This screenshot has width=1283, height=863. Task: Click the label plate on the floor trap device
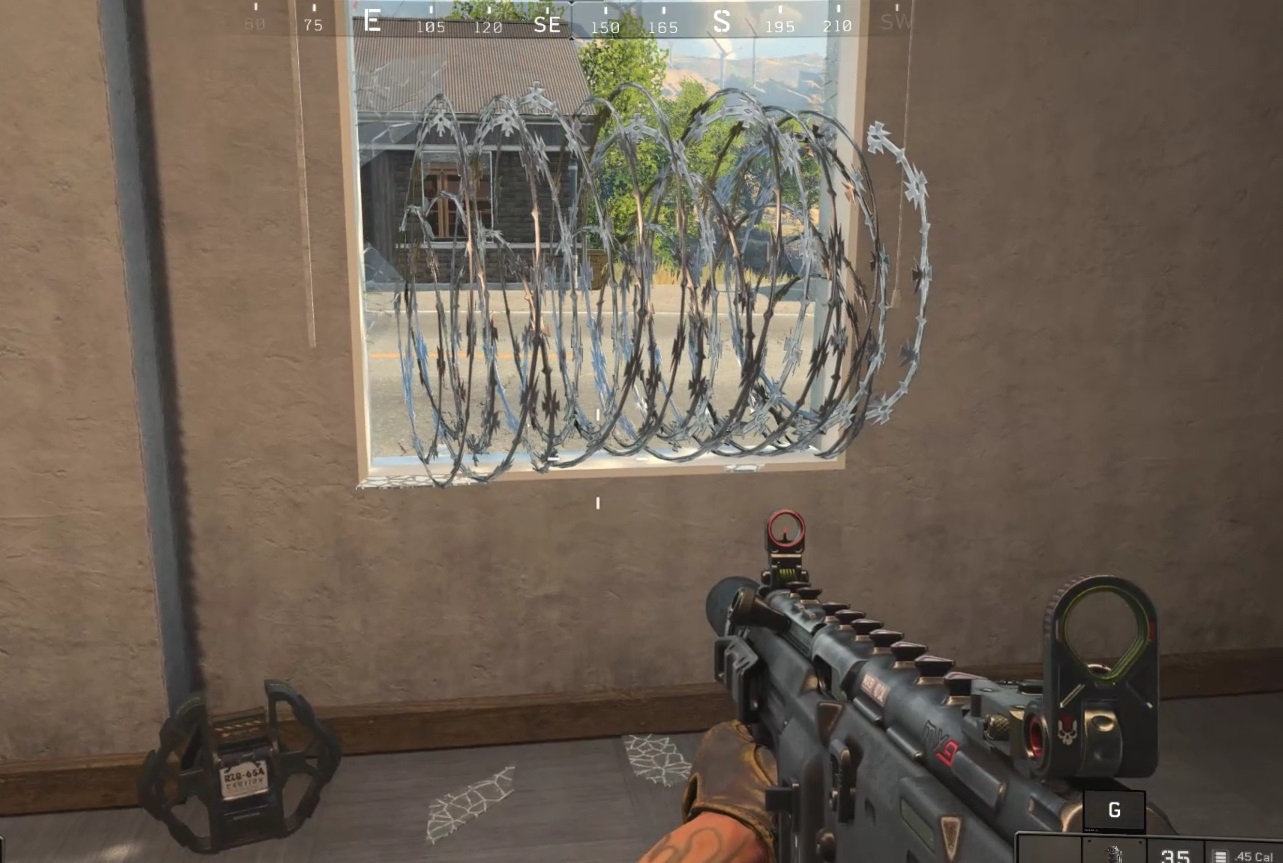click(x=245, y=775)
